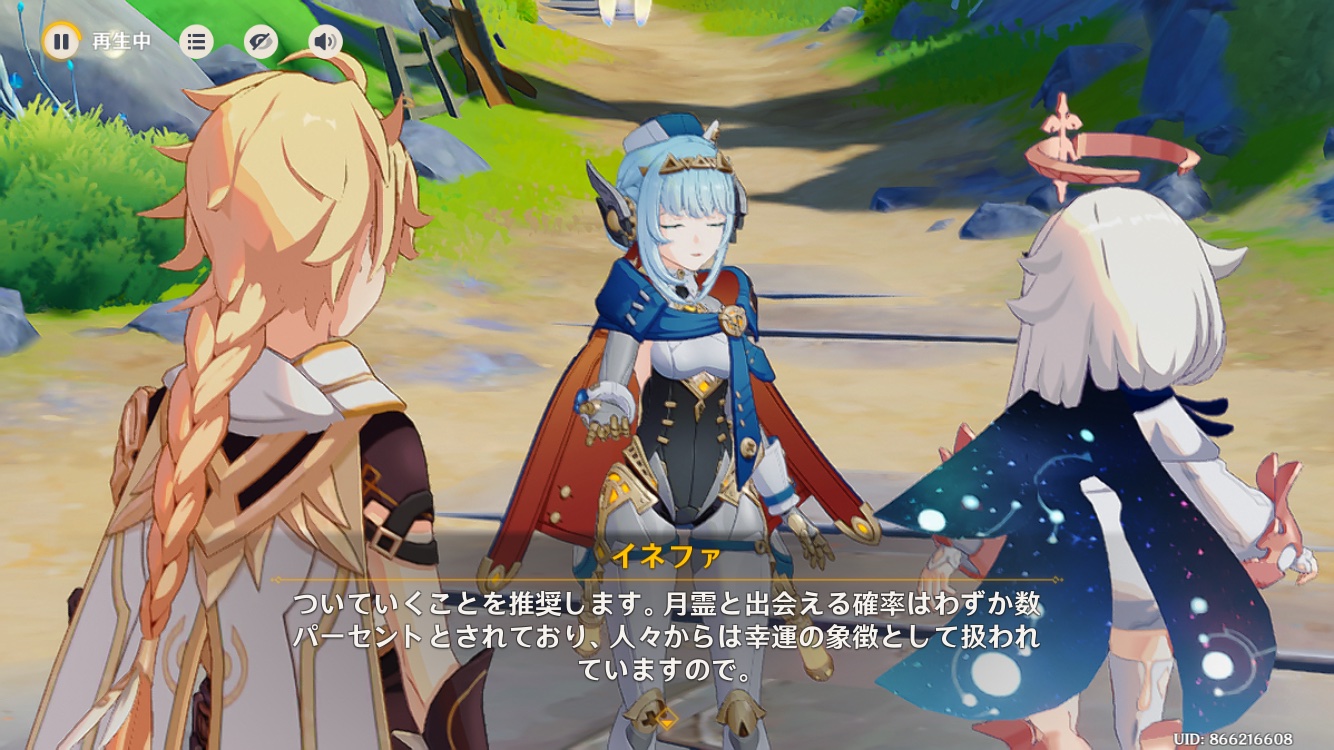Viewport: 1334px width, 750px height.
Task: Pause the auto-play dialogue
Action: pyautogui.click(x=61, y=41)
